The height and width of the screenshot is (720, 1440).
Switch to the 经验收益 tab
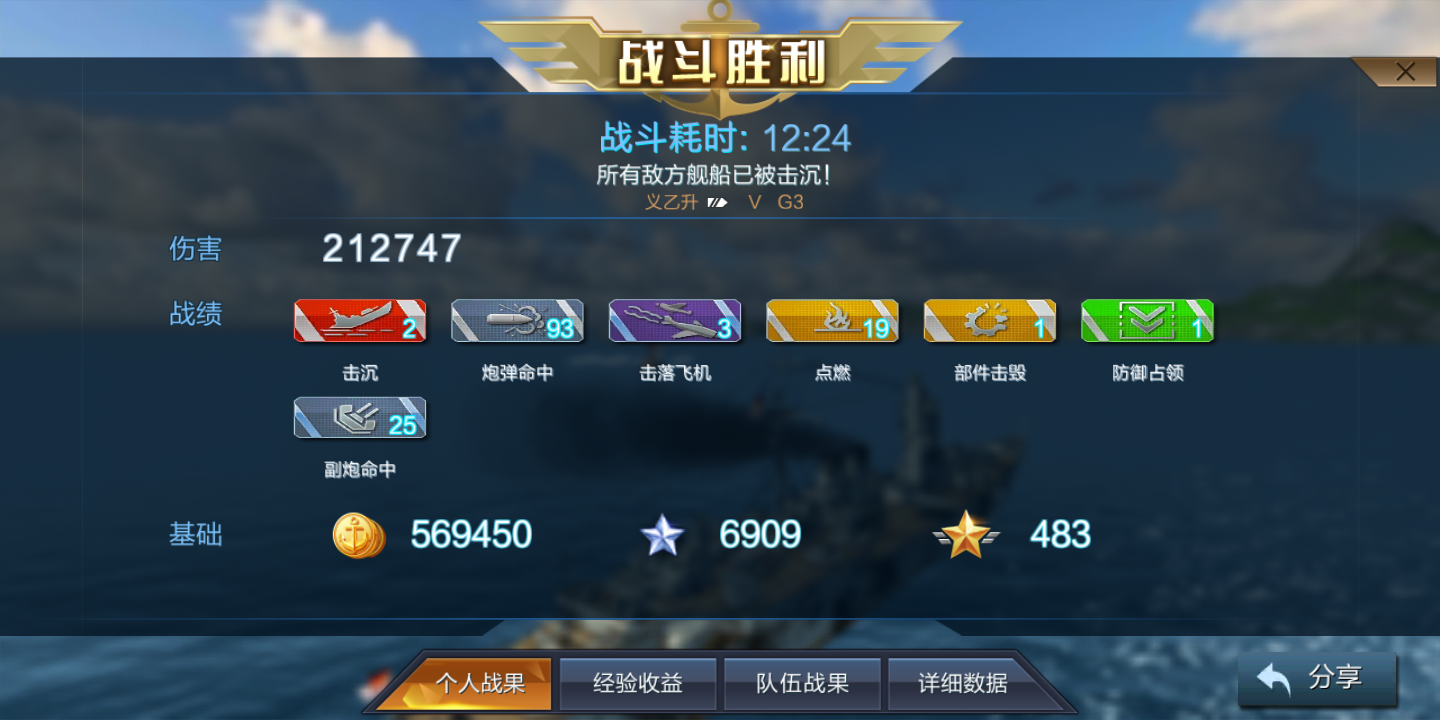click(x=638, y=683)
